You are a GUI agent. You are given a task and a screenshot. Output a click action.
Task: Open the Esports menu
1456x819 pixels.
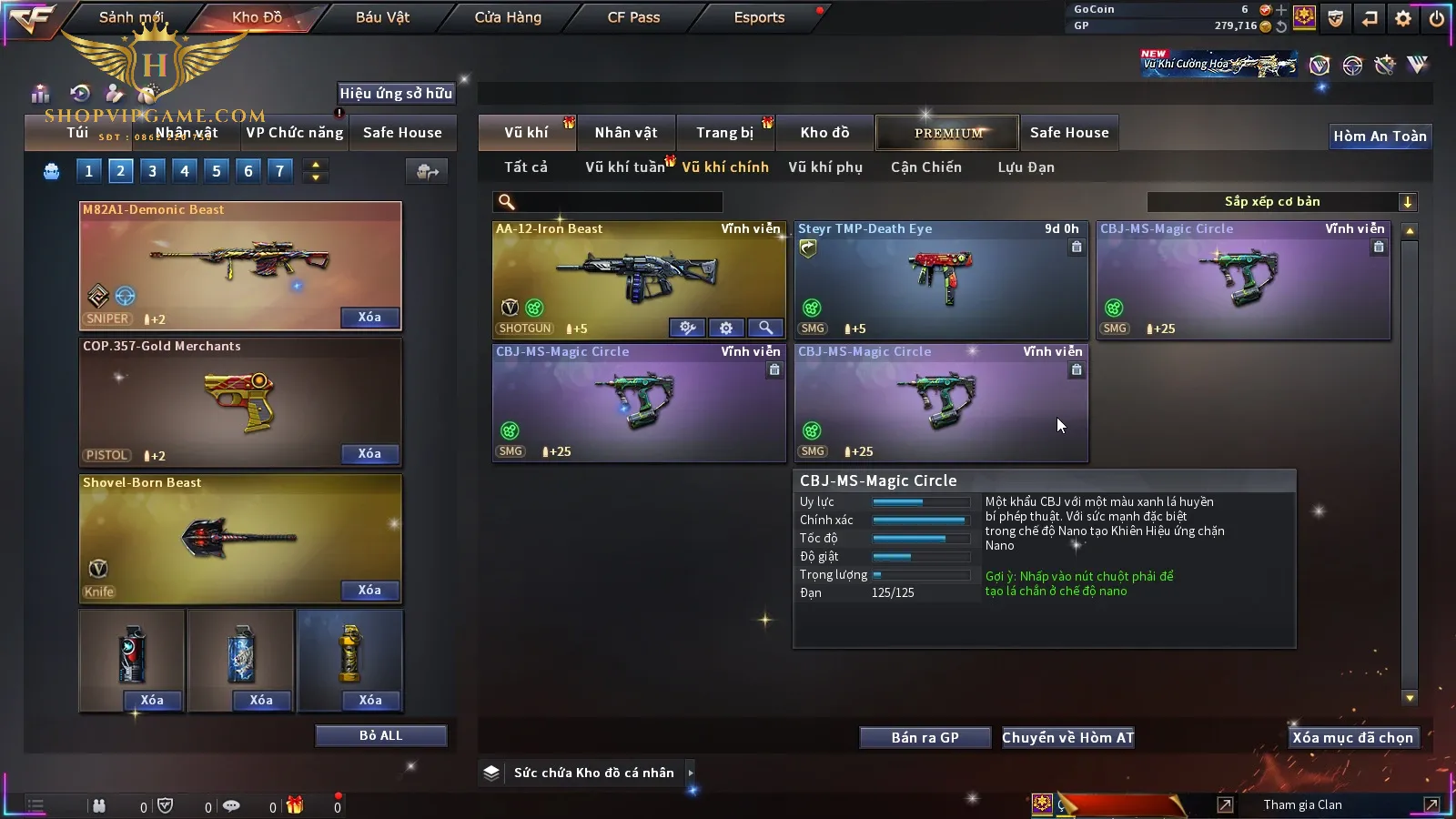759,17
